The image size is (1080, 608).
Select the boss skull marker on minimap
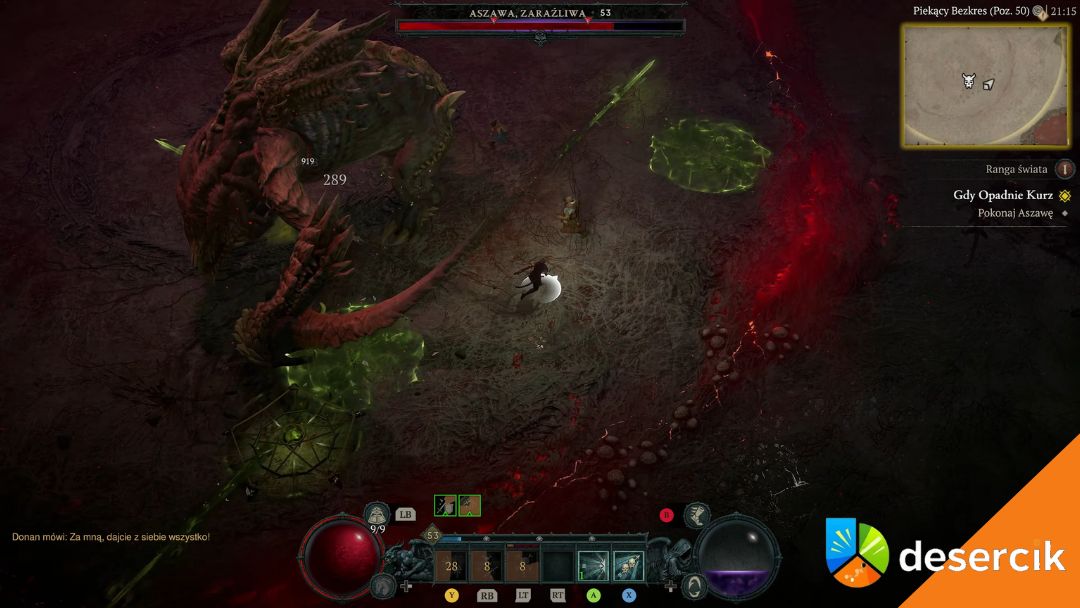[968, 80]
